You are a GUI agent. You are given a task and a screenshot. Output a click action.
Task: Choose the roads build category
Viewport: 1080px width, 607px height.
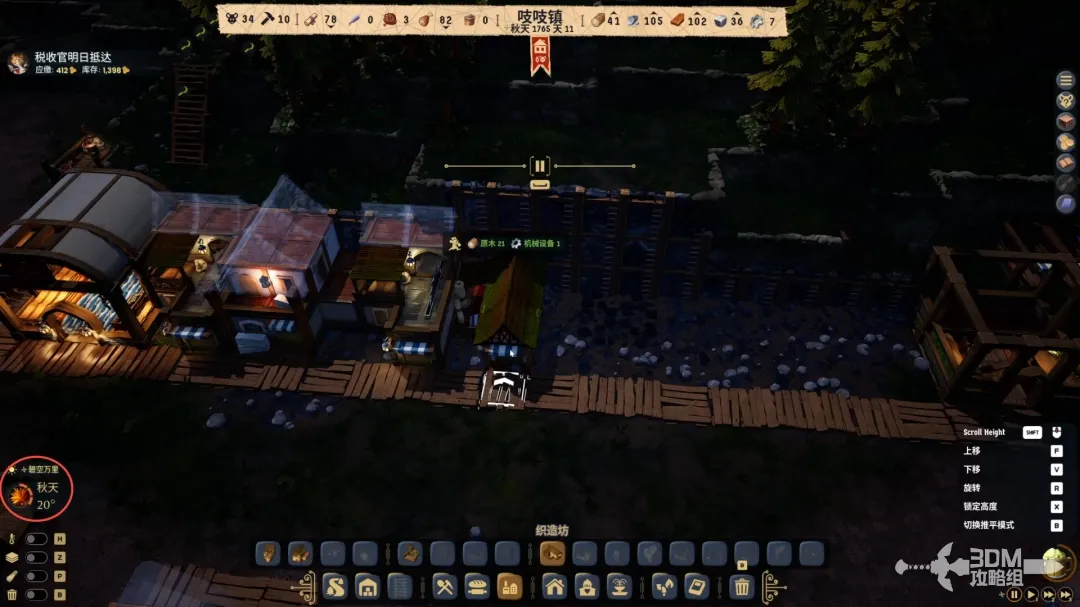point(336,586)
